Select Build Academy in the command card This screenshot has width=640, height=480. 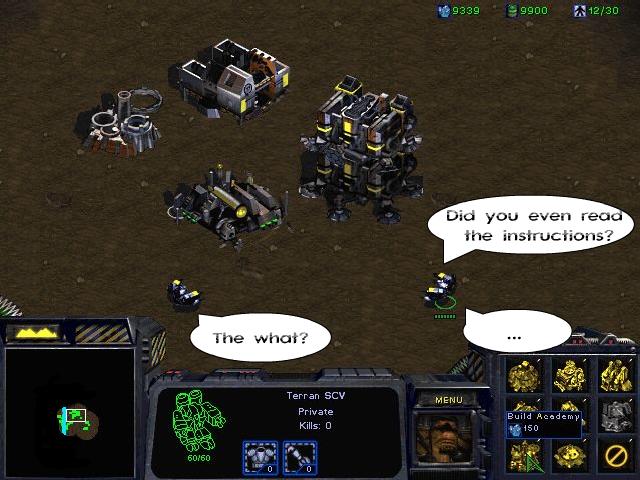pos(523,455)
